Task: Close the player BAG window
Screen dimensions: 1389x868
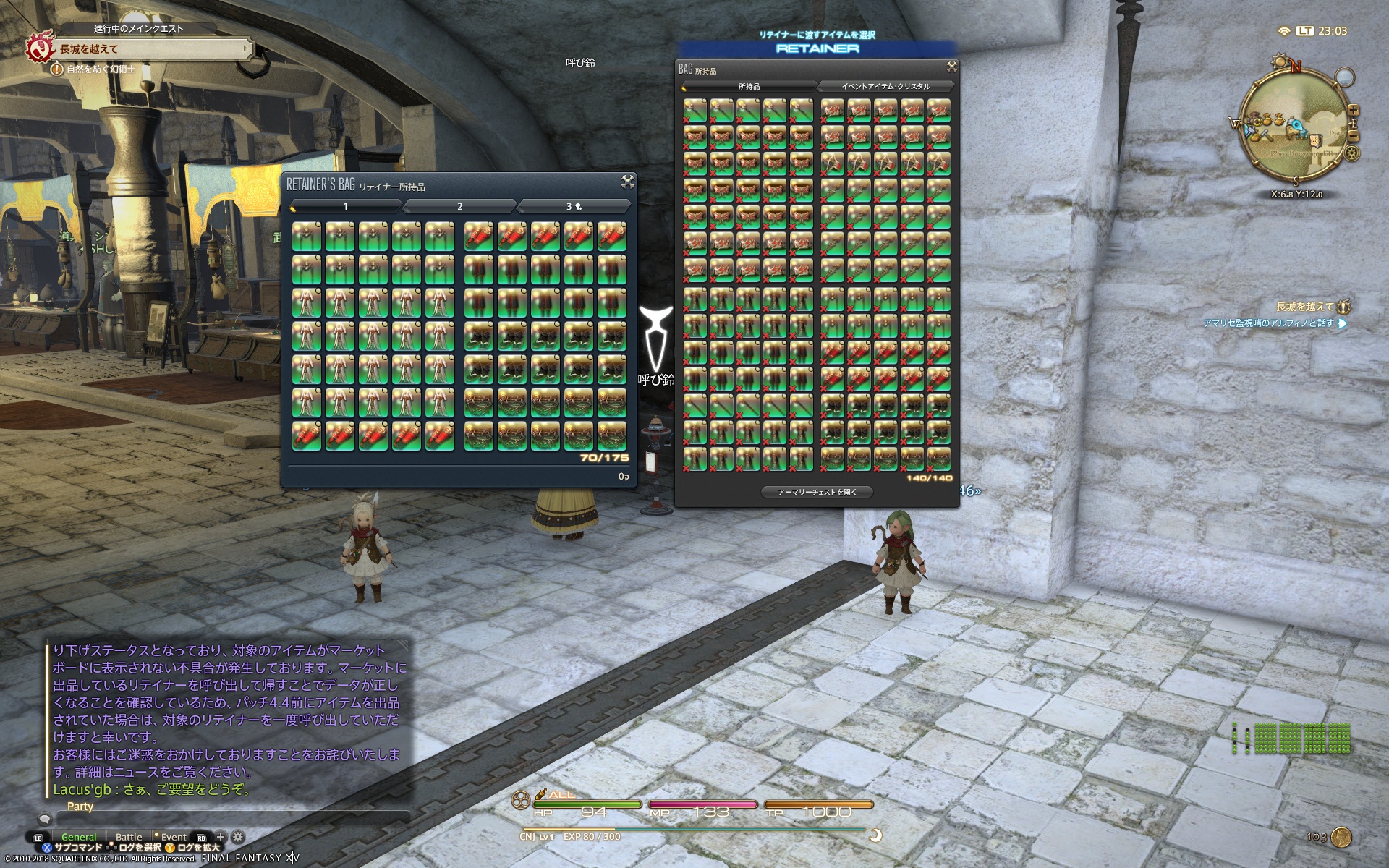Action: click(x=951, y=67)
